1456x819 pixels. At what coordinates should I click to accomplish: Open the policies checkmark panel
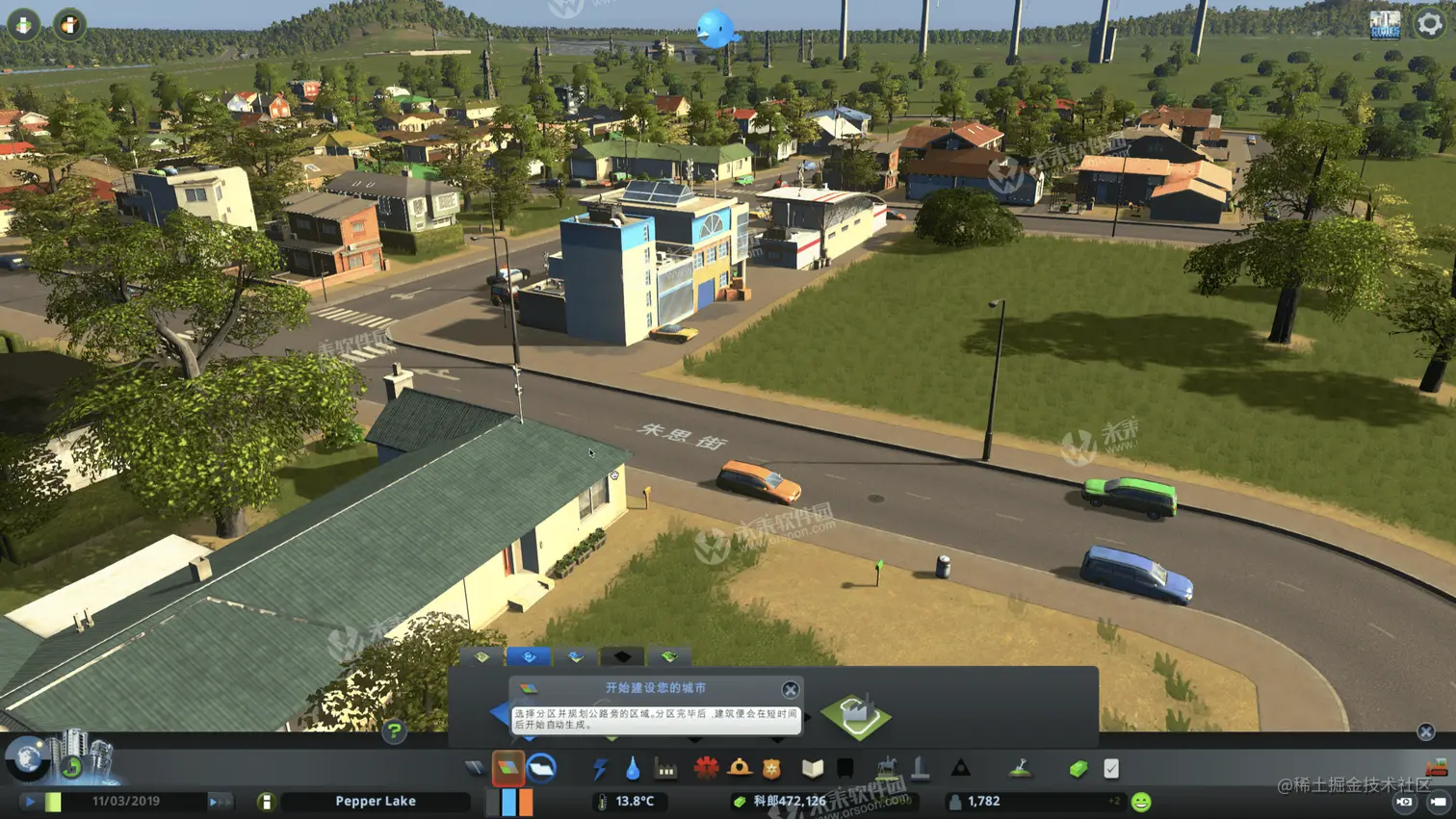(1111, 768)
